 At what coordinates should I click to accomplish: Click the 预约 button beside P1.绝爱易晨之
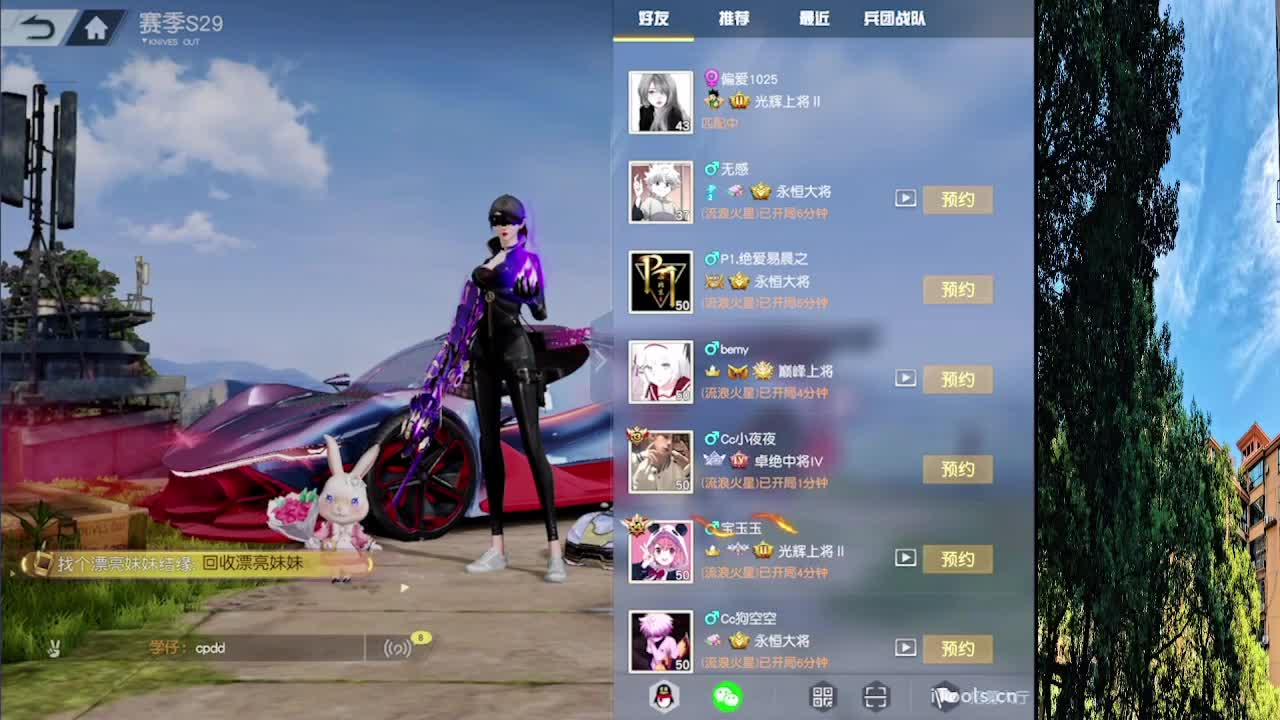pyautogui.click(x=957, y=289)
